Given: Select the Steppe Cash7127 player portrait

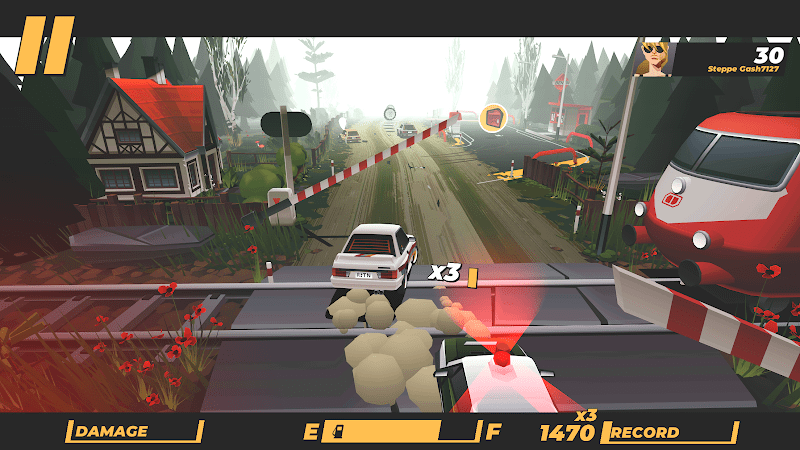Looking at the screenshot, I should tap(653, 58).
